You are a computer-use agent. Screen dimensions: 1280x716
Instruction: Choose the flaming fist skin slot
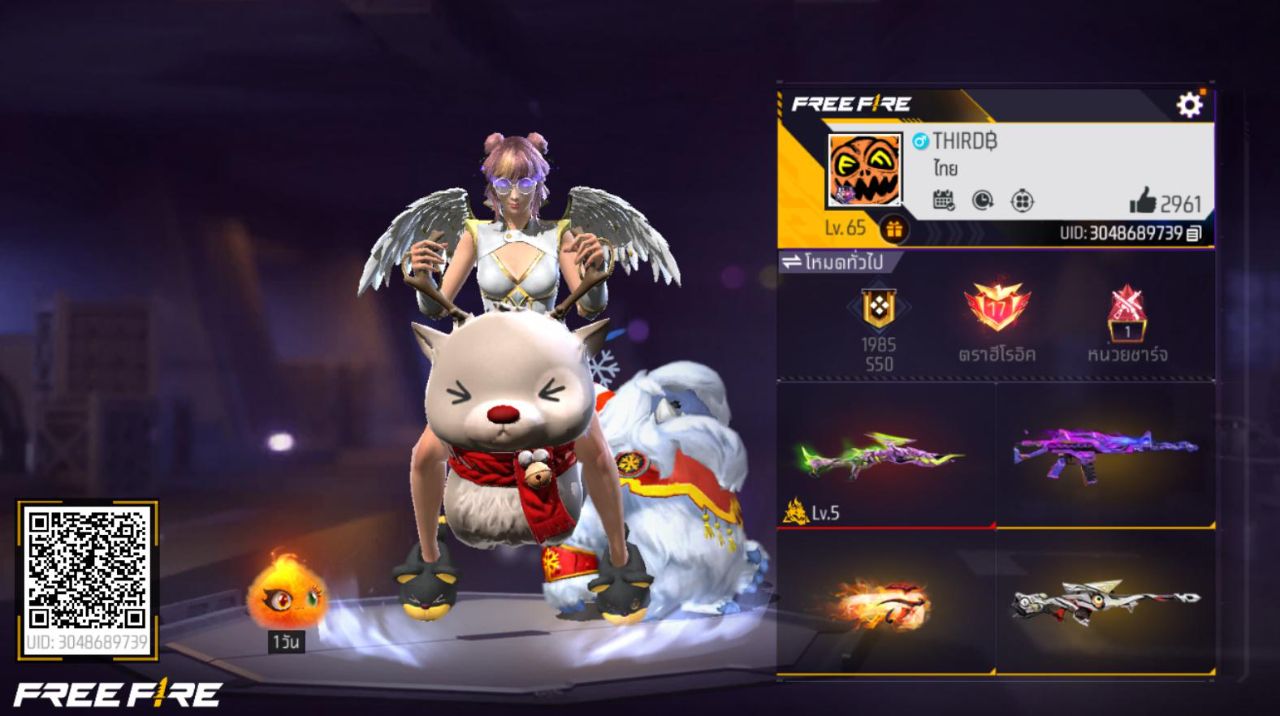pyautogui.click(x=886, y=602)
